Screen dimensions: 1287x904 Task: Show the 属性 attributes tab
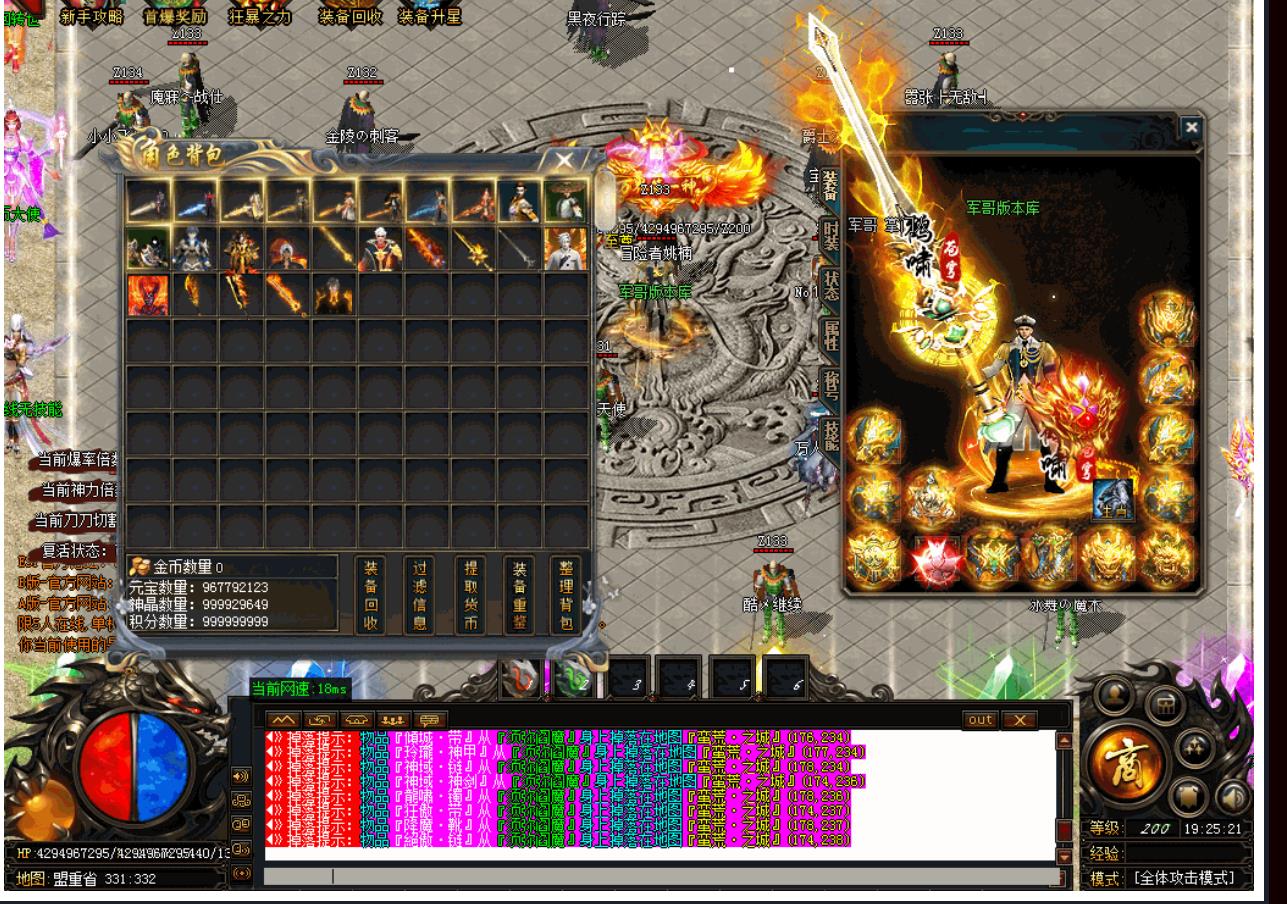(830, 337)
